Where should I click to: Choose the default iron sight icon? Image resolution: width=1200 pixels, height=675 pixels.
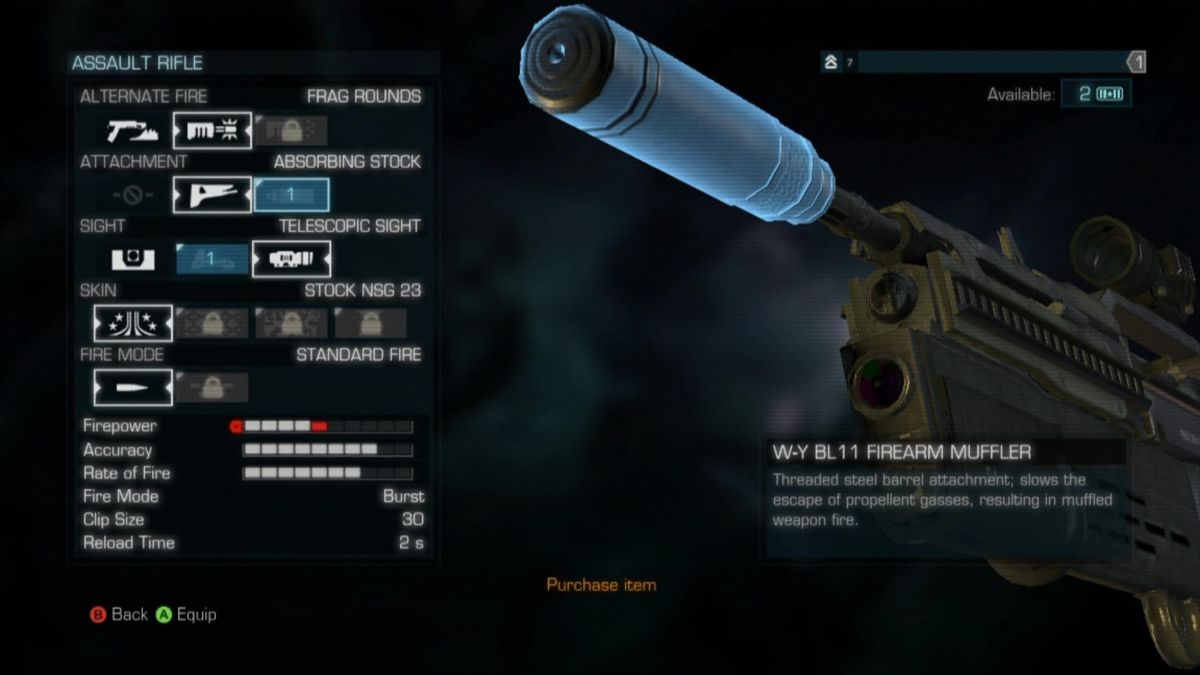133,259
